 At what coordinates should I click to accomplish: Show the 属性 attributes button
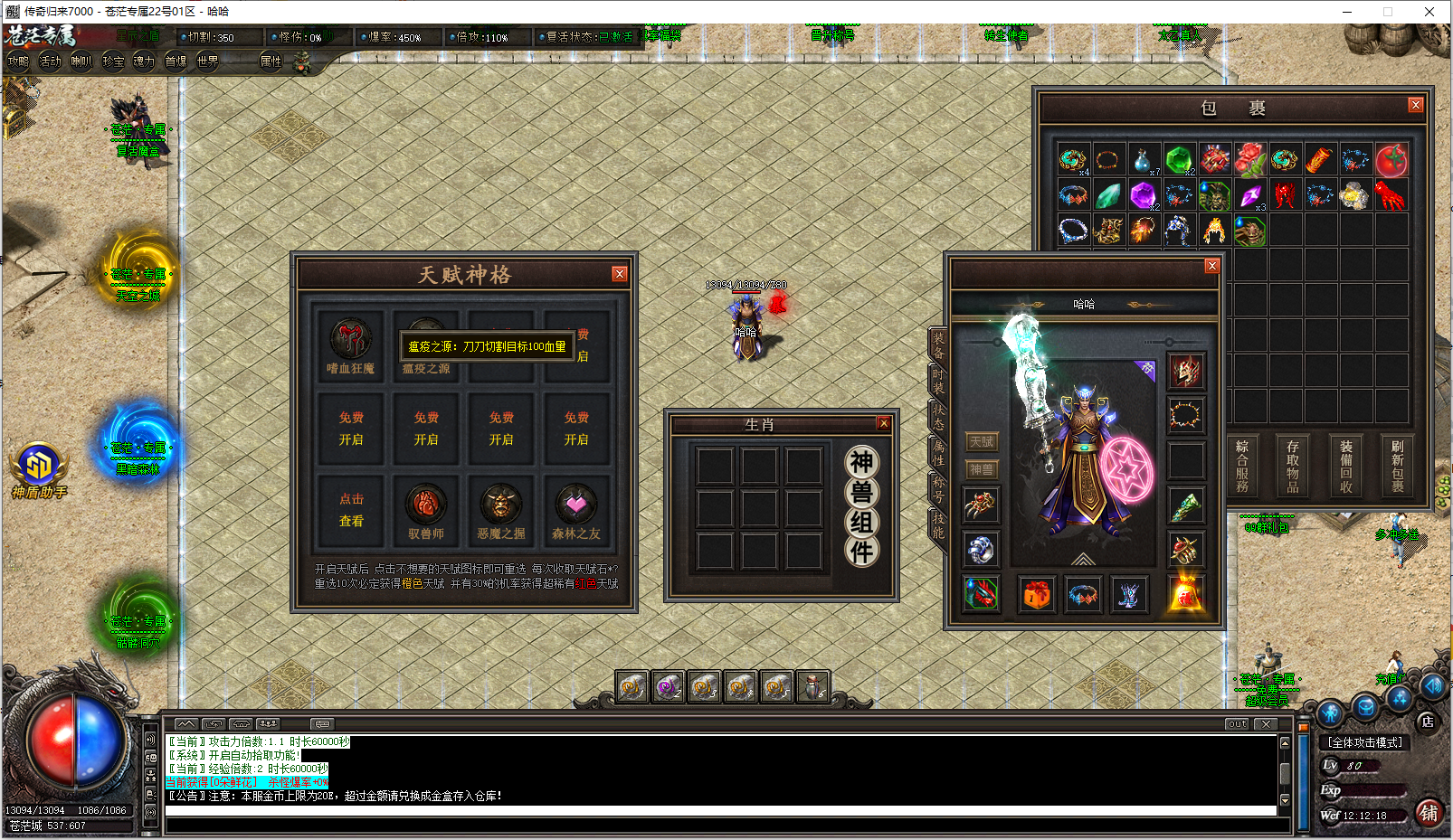271,61
